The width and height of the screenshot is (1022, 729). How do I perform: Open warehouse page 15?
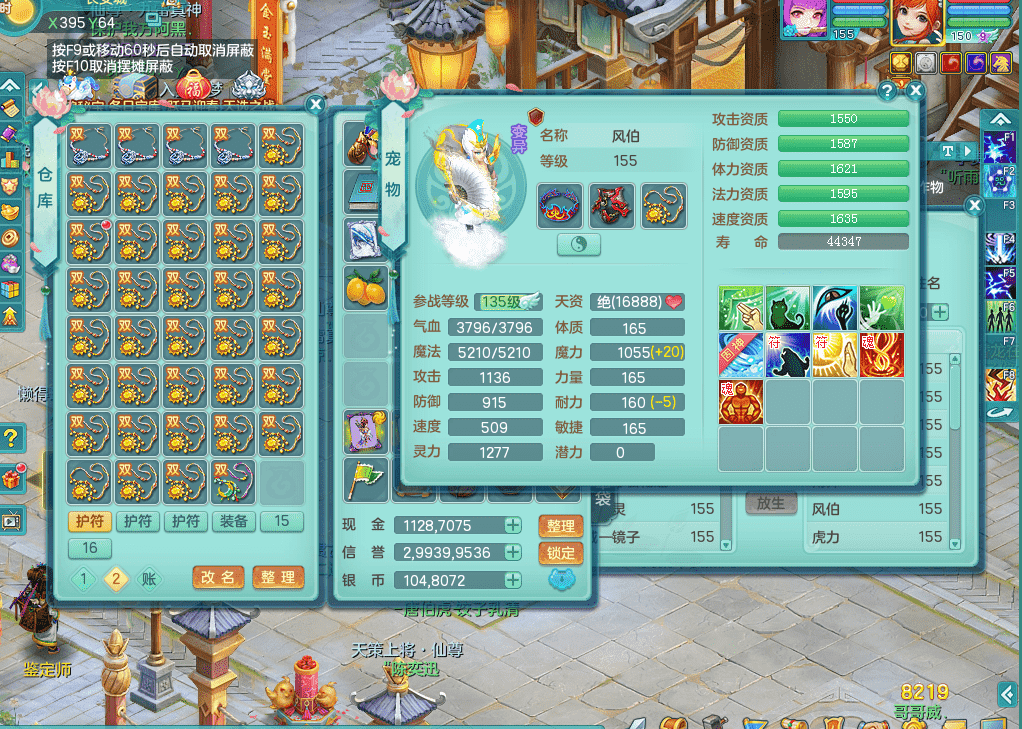pos(282,521)
